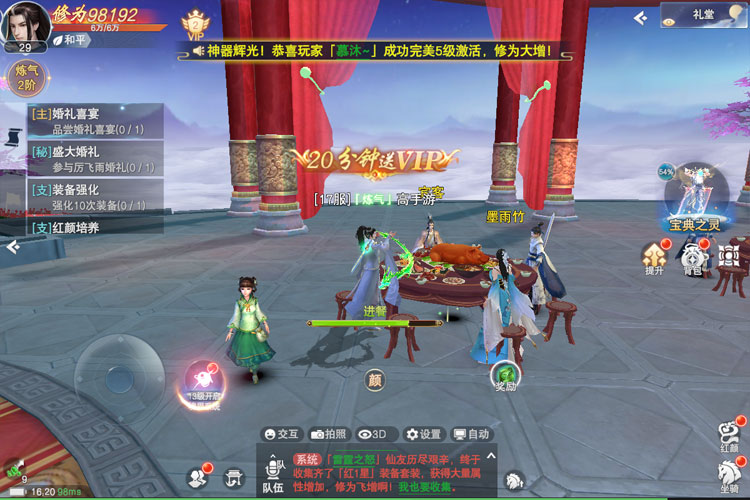The height and width of the screenshot is (500, 750).
Task: Select the 盛大婚礼 quest entry
Action: click(90, 159)
